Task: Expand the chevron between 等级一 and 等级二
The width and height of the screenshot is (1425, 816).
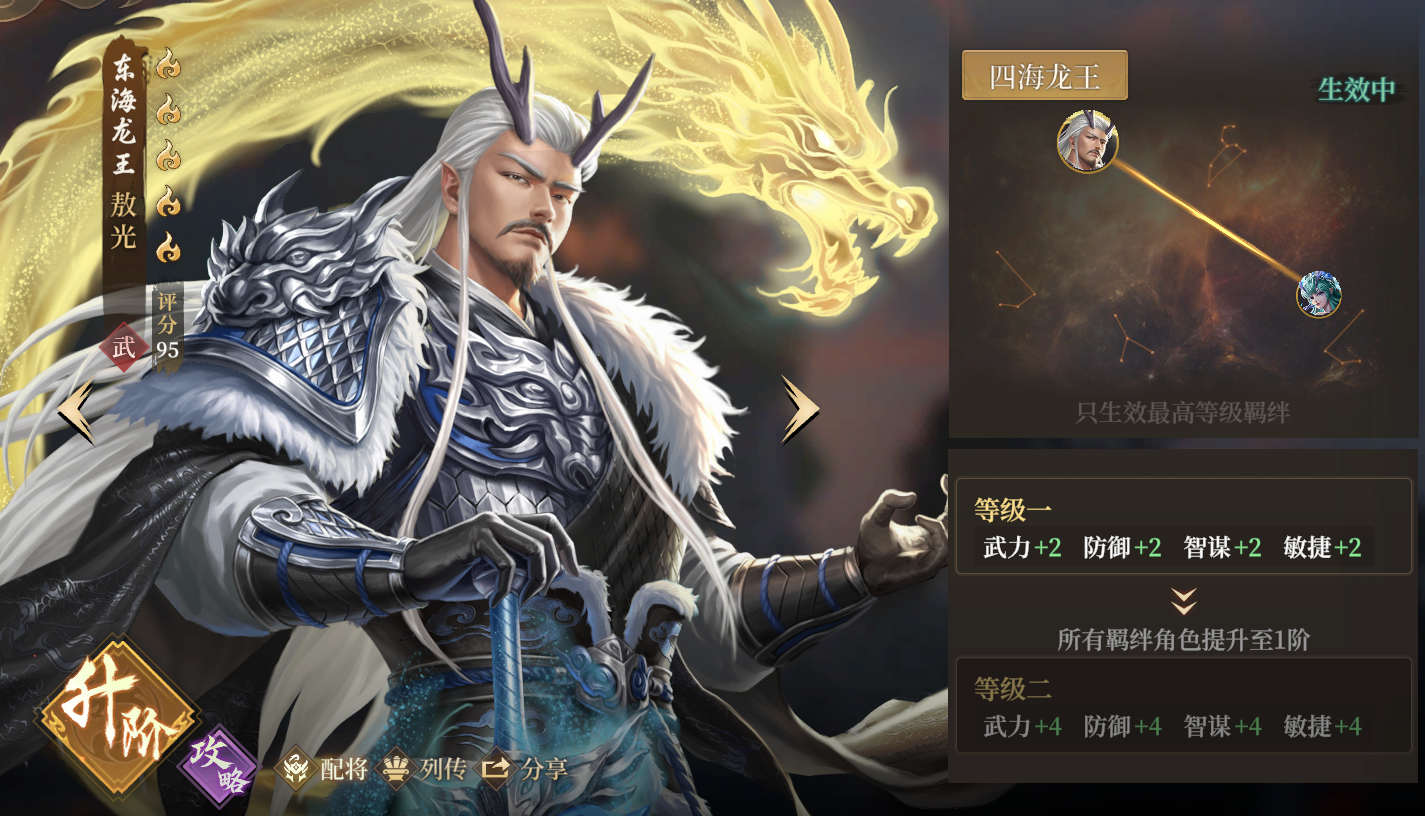Action: pyautogui.click(x=1184, y=600)
